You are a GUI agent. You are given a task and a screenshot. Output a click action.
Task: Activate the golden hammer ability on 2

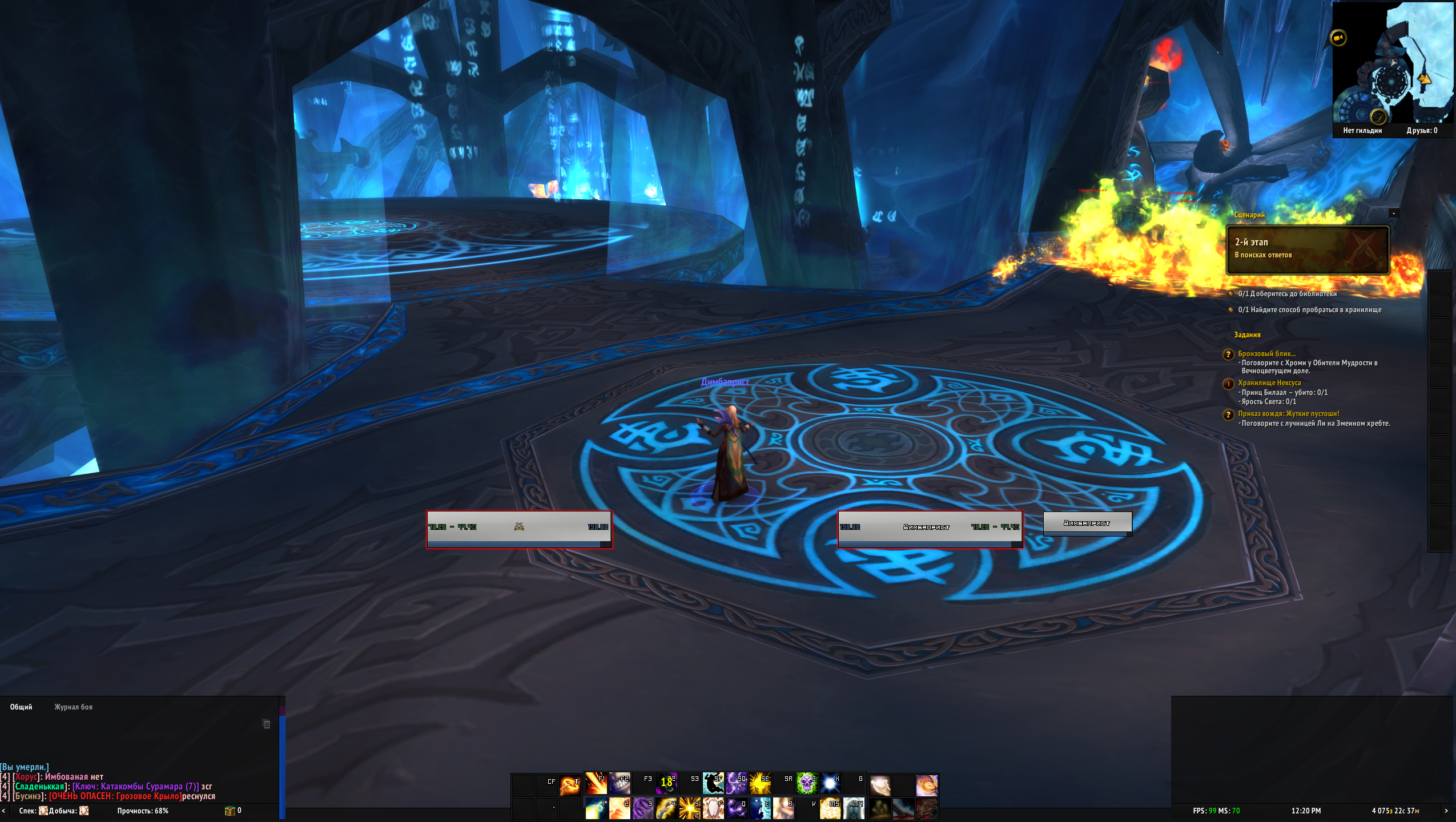coord(619,808)
